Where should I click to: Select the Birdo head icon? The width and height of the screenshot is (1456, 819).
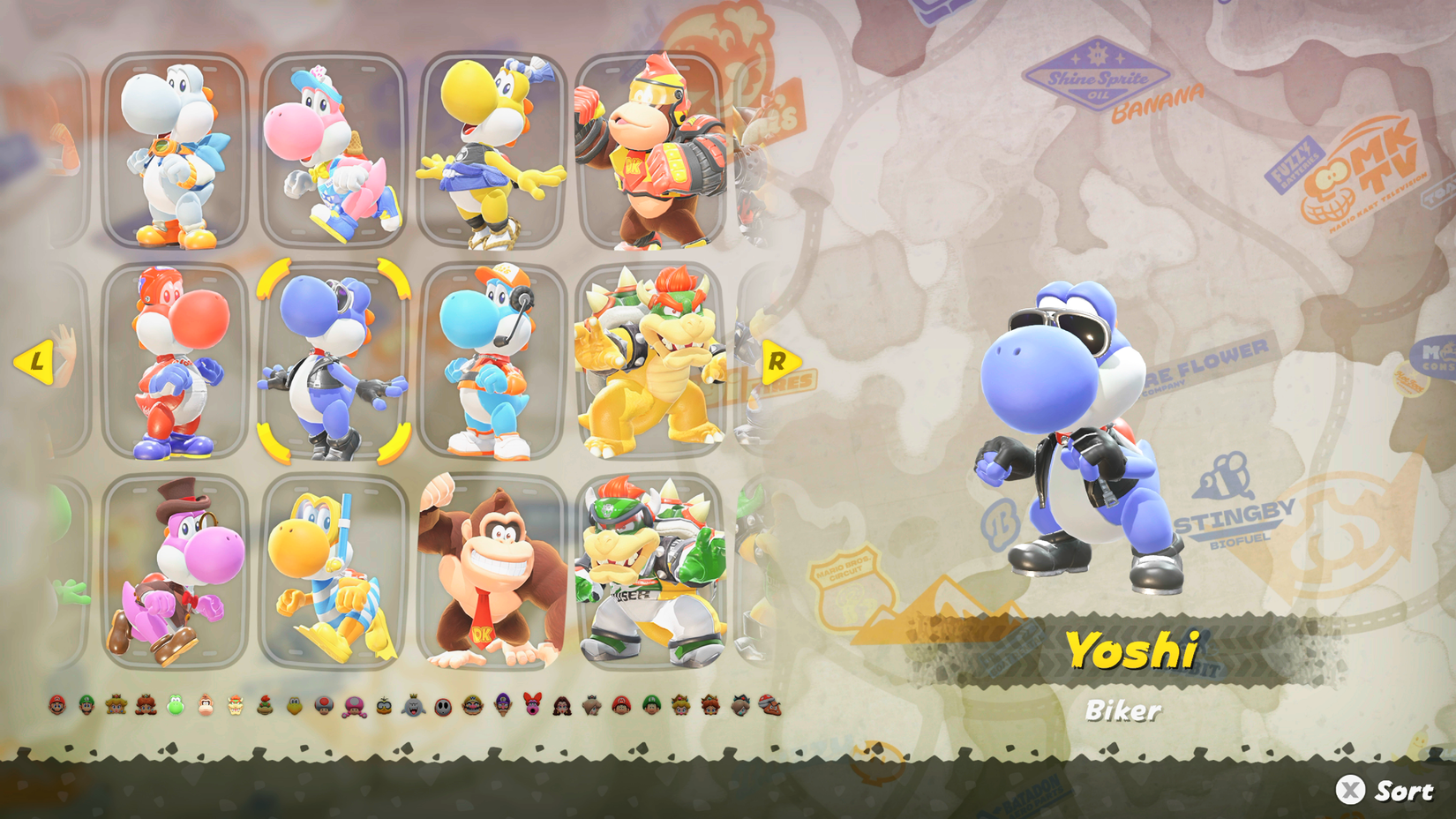coord(532,706)
